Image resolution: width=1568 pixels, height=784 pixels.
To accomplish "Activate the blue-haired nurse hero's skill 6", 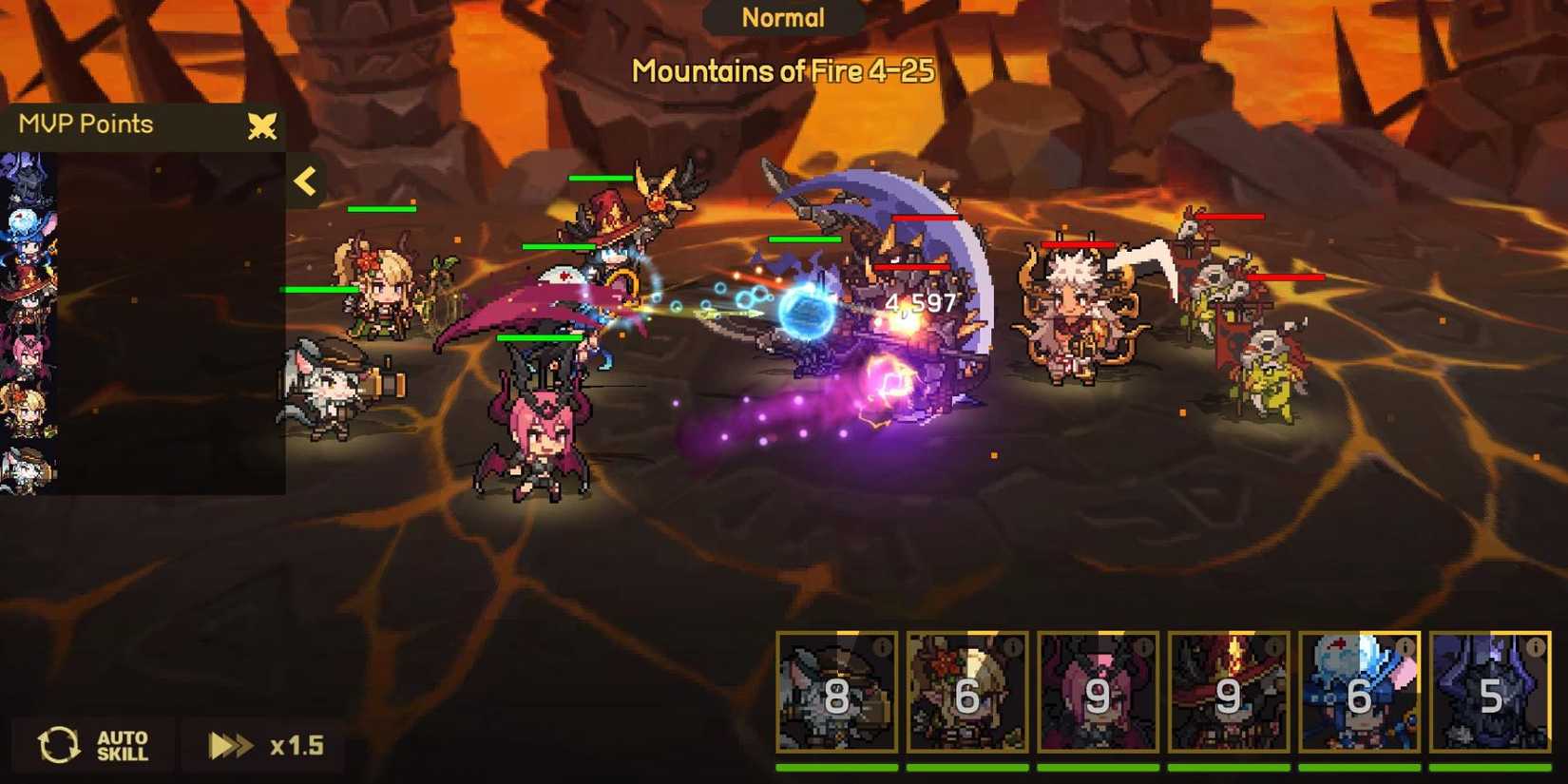I will coord(1359,697).
